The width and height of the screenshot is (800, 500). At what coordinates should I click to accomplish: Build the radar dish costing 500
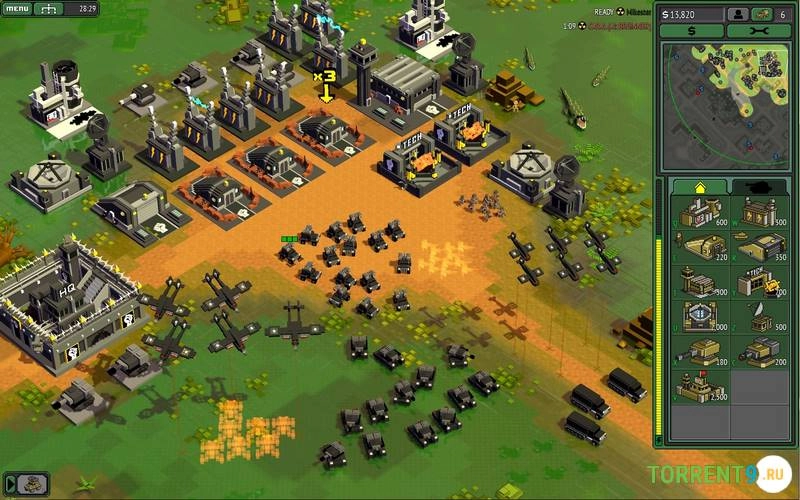click(x=761, y=317)
